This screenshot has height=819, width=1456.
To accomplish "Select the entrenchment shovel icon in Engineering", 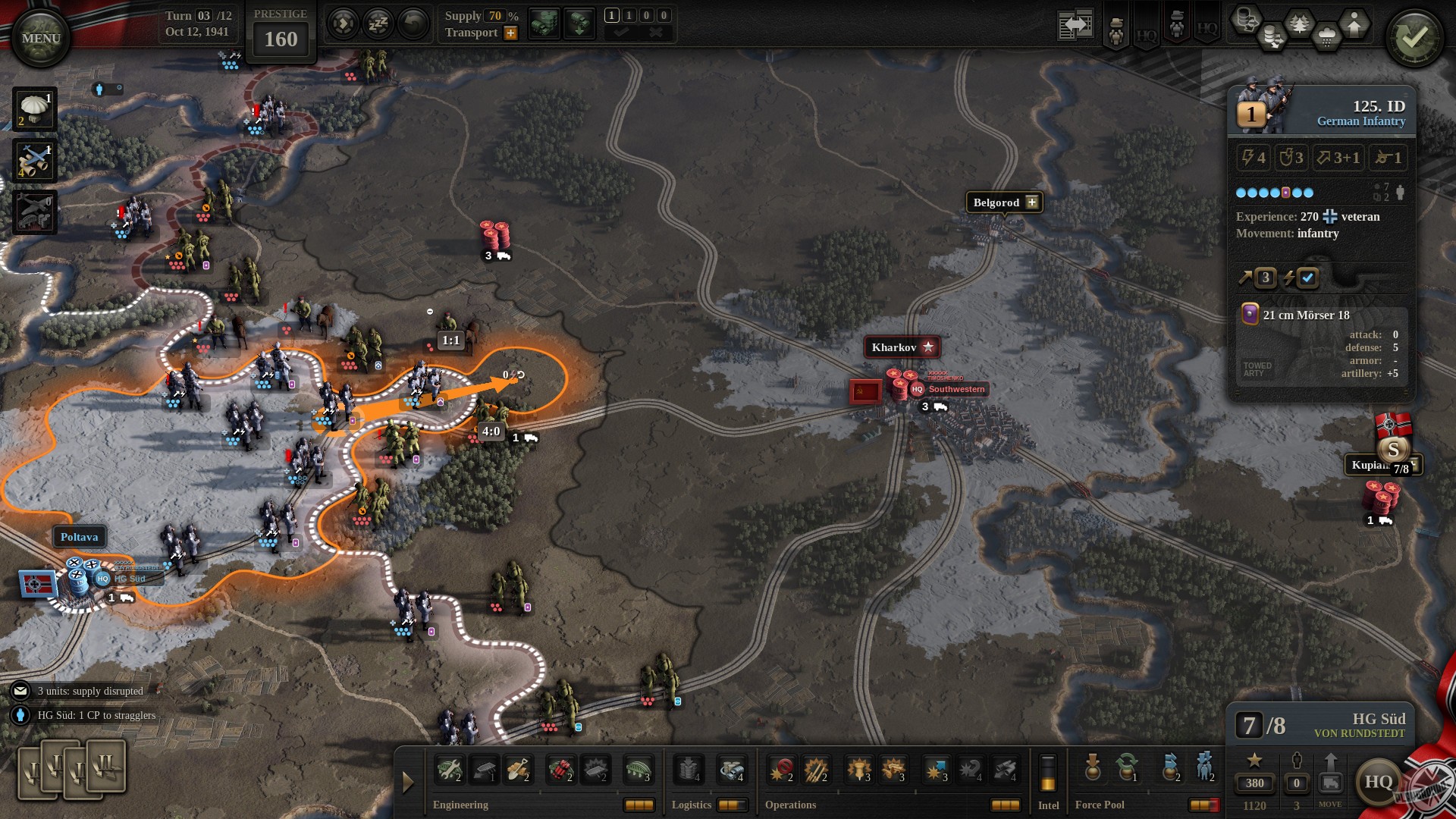I will coord(518,770).
